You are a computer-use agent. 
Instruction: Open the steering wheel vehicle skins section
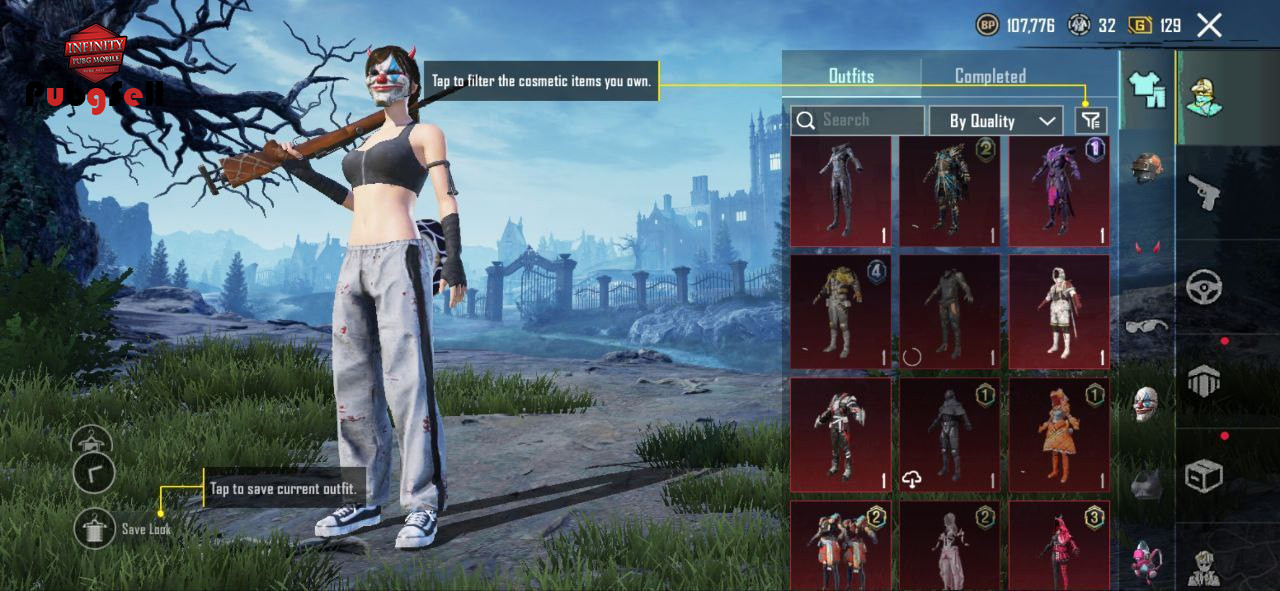(x=1203, y=287)
